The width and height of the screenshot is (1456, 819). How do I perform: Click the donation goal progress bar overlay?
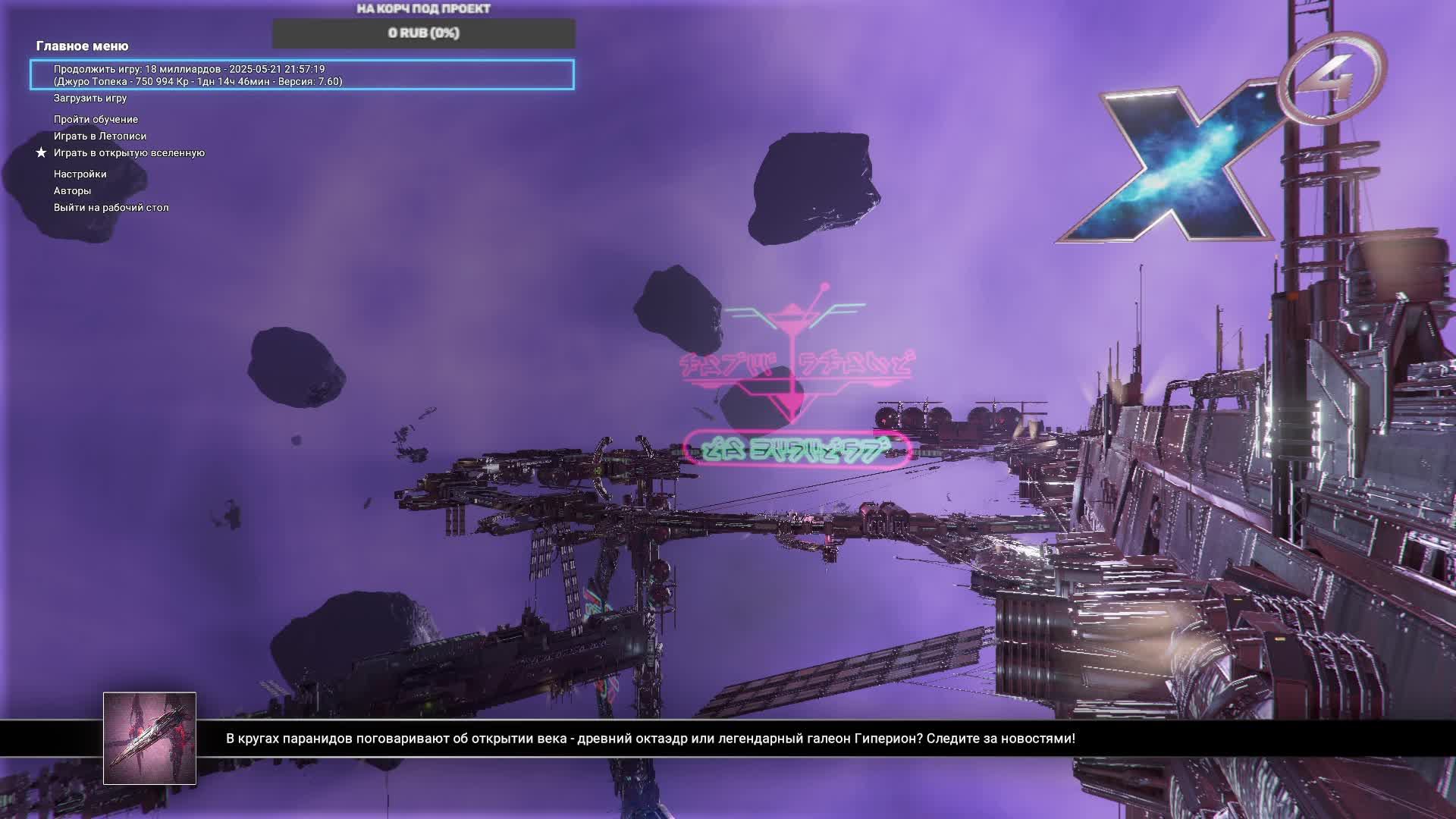pyautogui.click(x=423, y=33)
